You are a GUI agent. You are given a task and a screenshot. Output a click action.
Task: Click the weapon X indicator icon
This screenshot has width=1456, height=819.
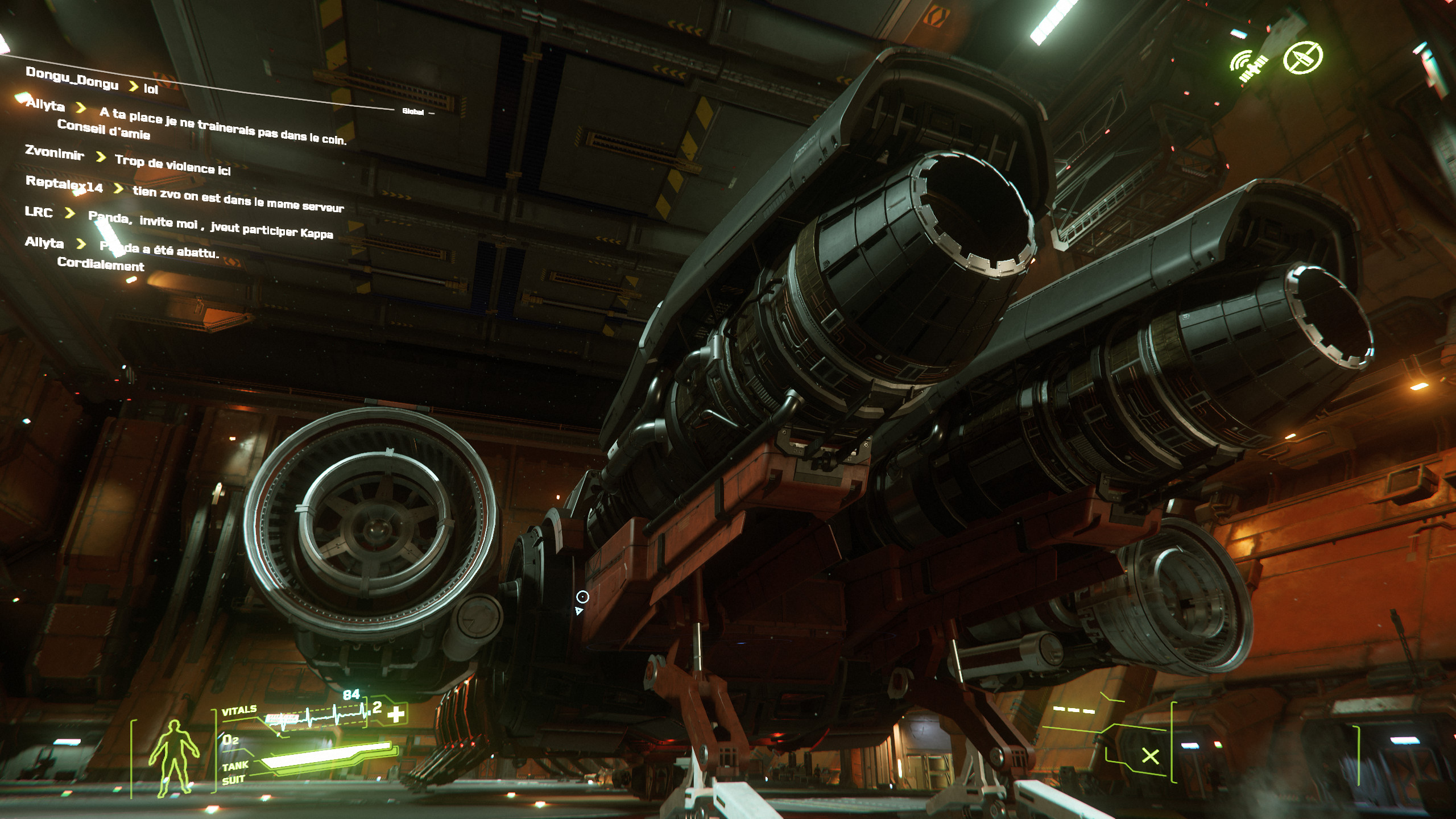tap(1150, 756)
